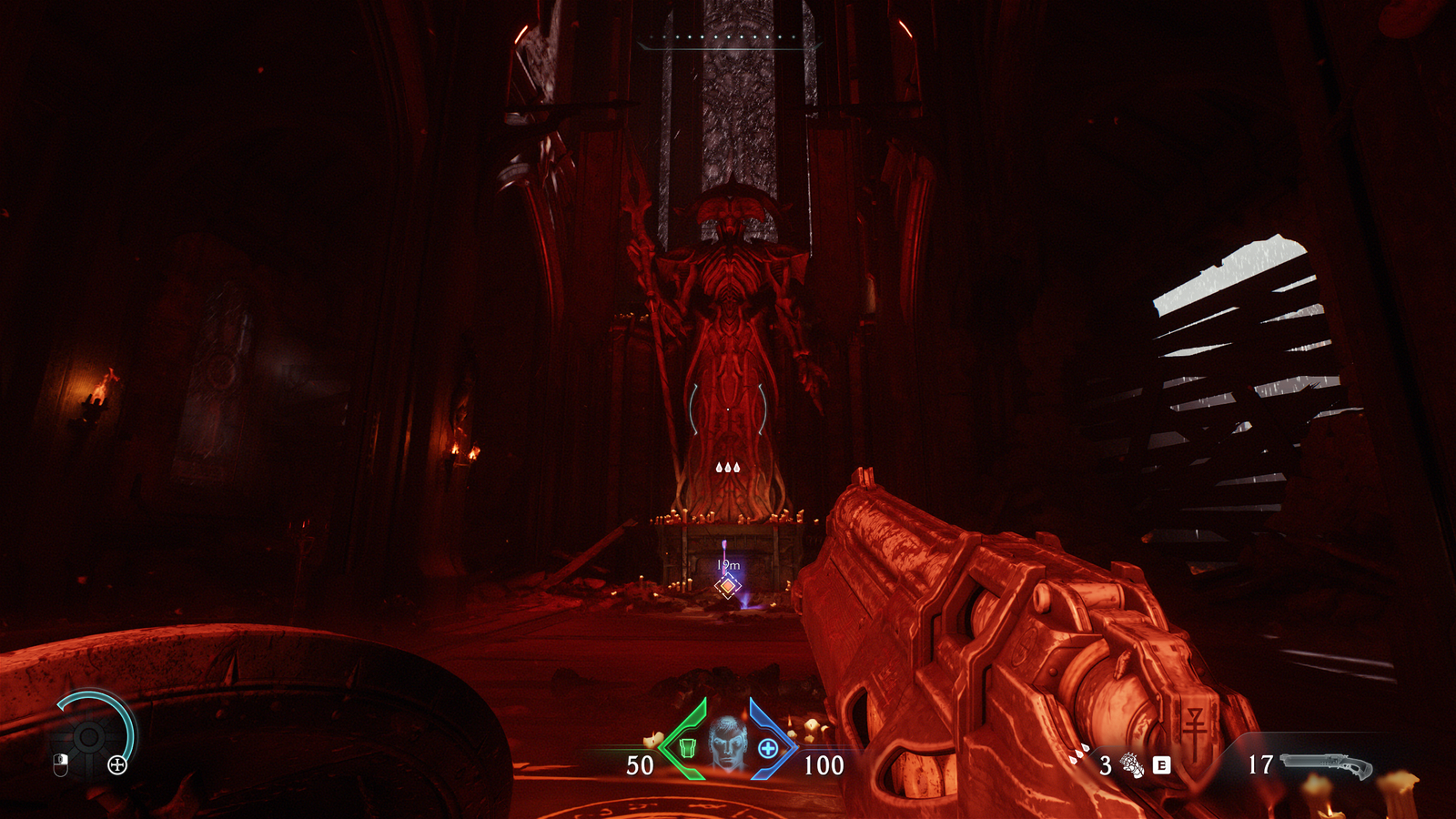Select the shotgun weapon icon

click(x=1326, y=765)
